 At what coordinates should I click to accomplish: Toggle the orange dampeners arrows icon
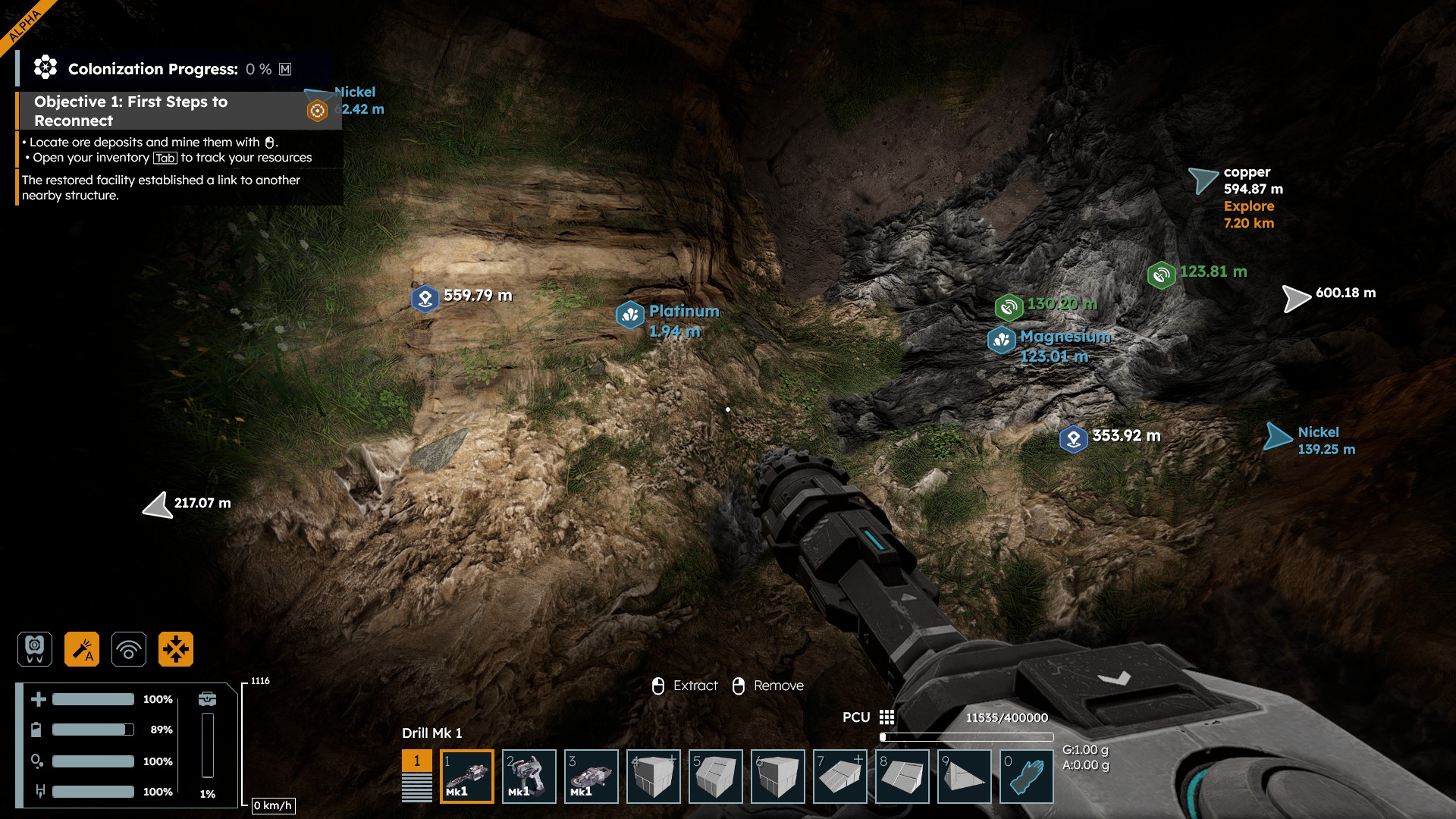coord(176,649)
